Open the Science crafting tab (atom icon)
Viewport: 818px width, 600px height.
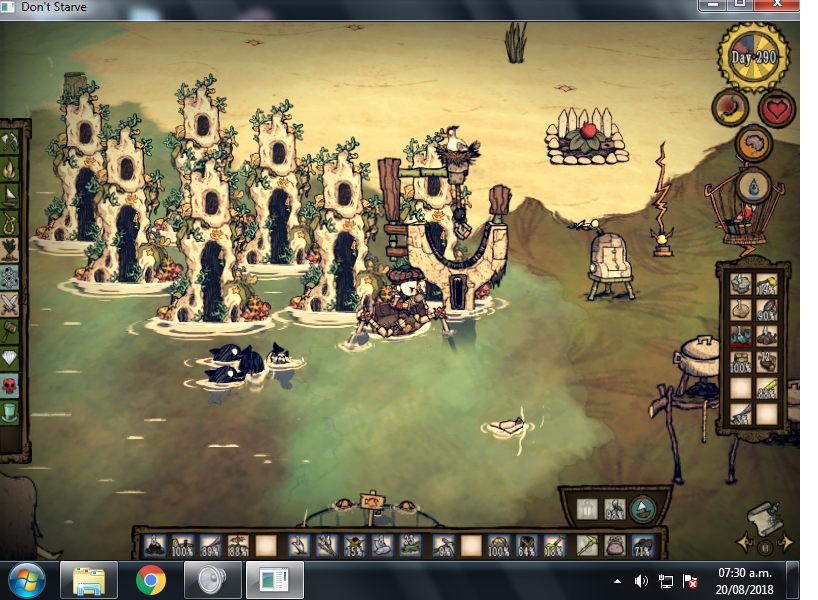pyautogui.click(x=11, y=277)
